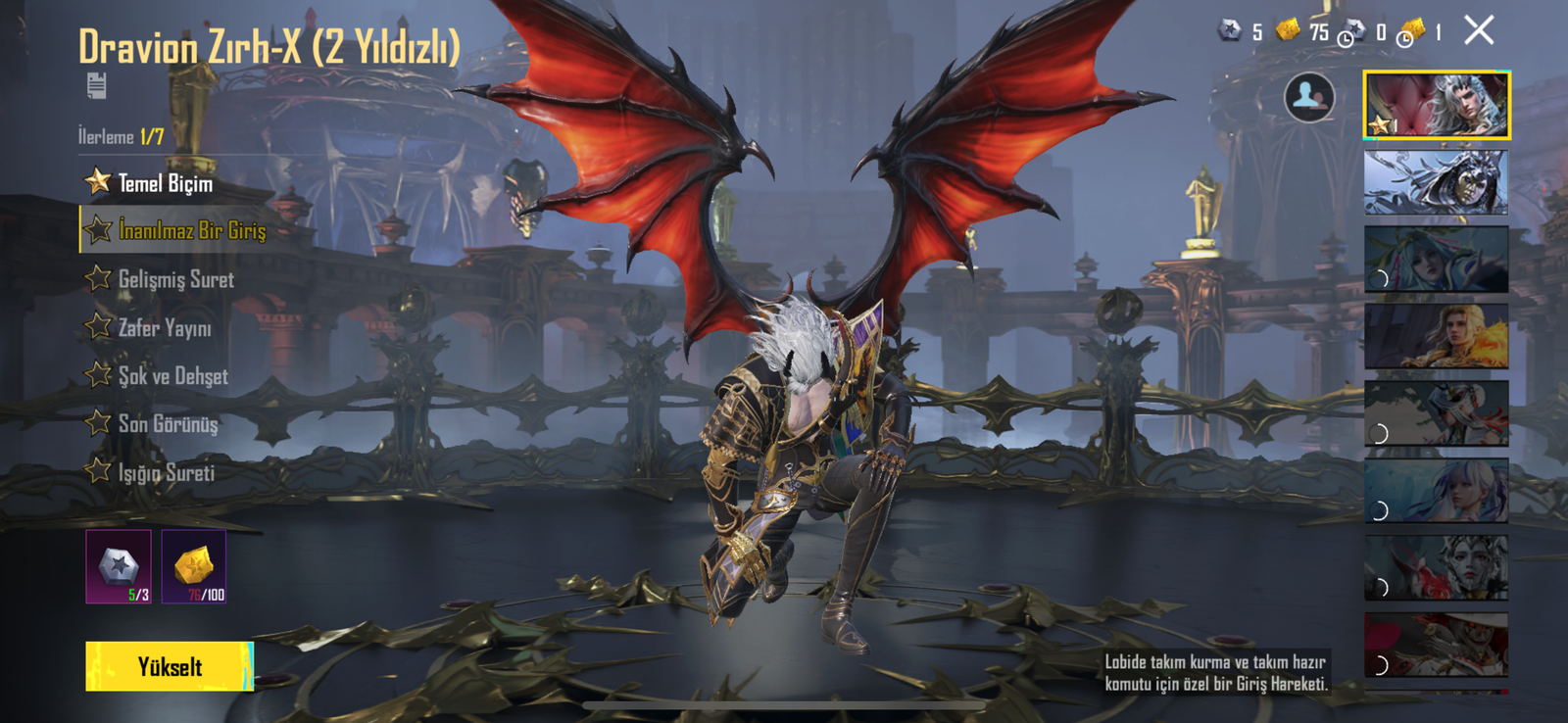
Task: Open the document icon under the title
Action: tap(96, 85)
